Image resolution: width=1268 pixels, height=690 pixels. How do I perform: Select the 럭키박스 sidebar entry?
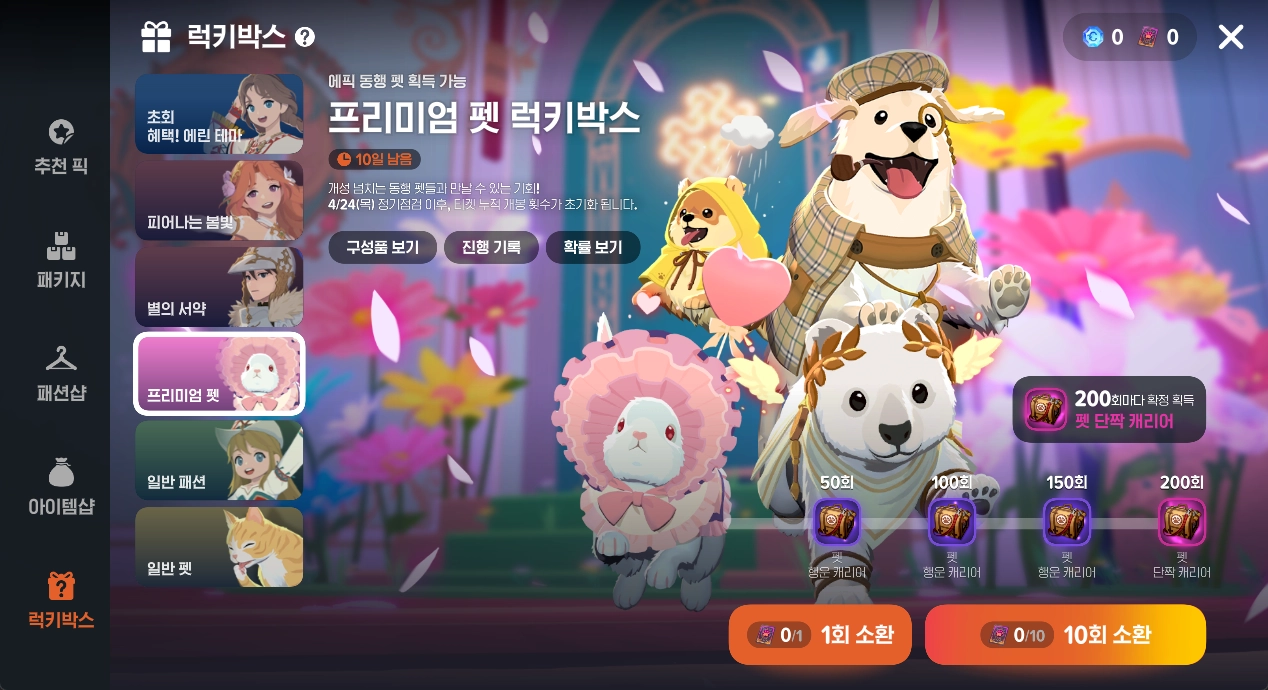[x=61, y=600]
